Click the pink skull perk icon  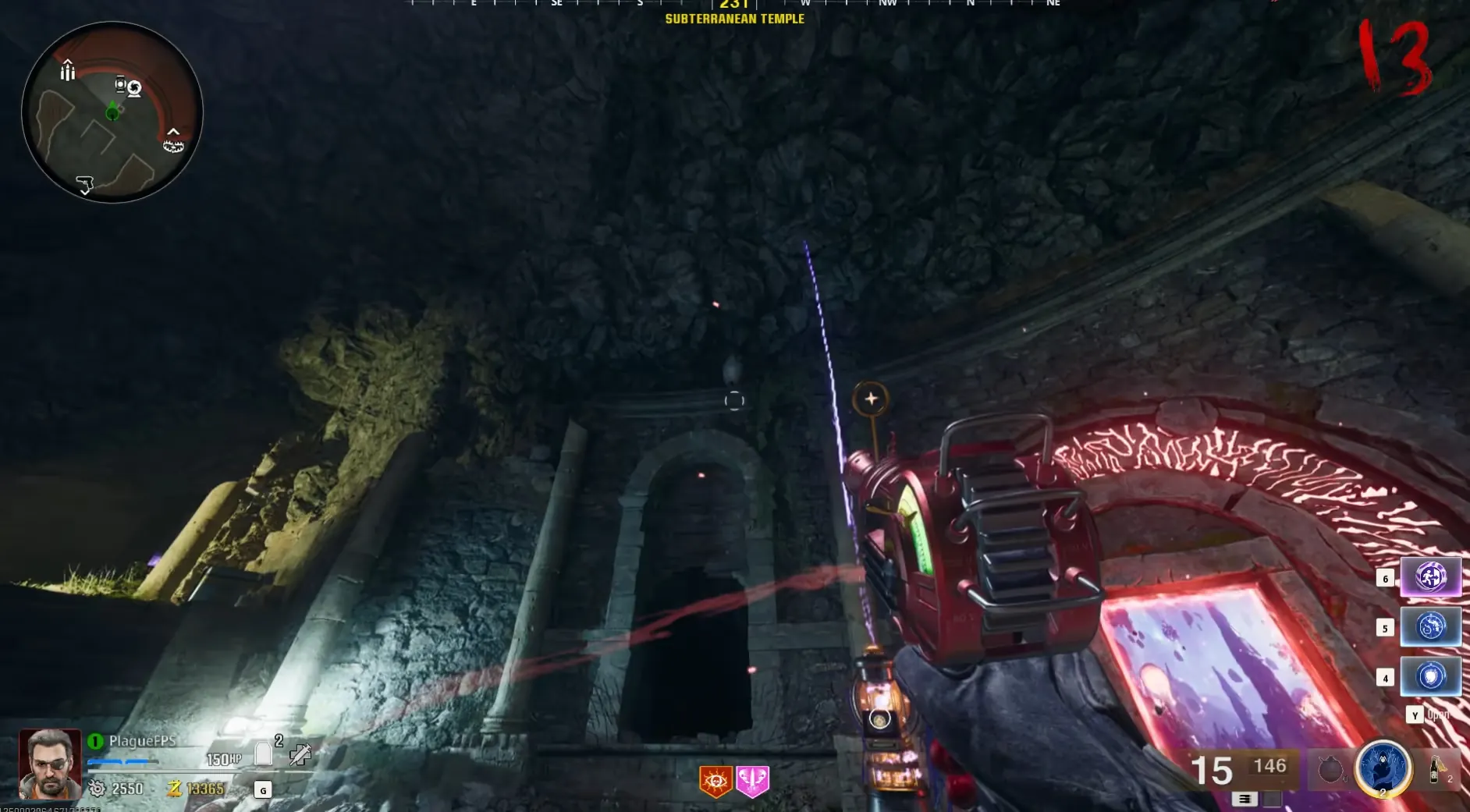click(x=752, y=781)
